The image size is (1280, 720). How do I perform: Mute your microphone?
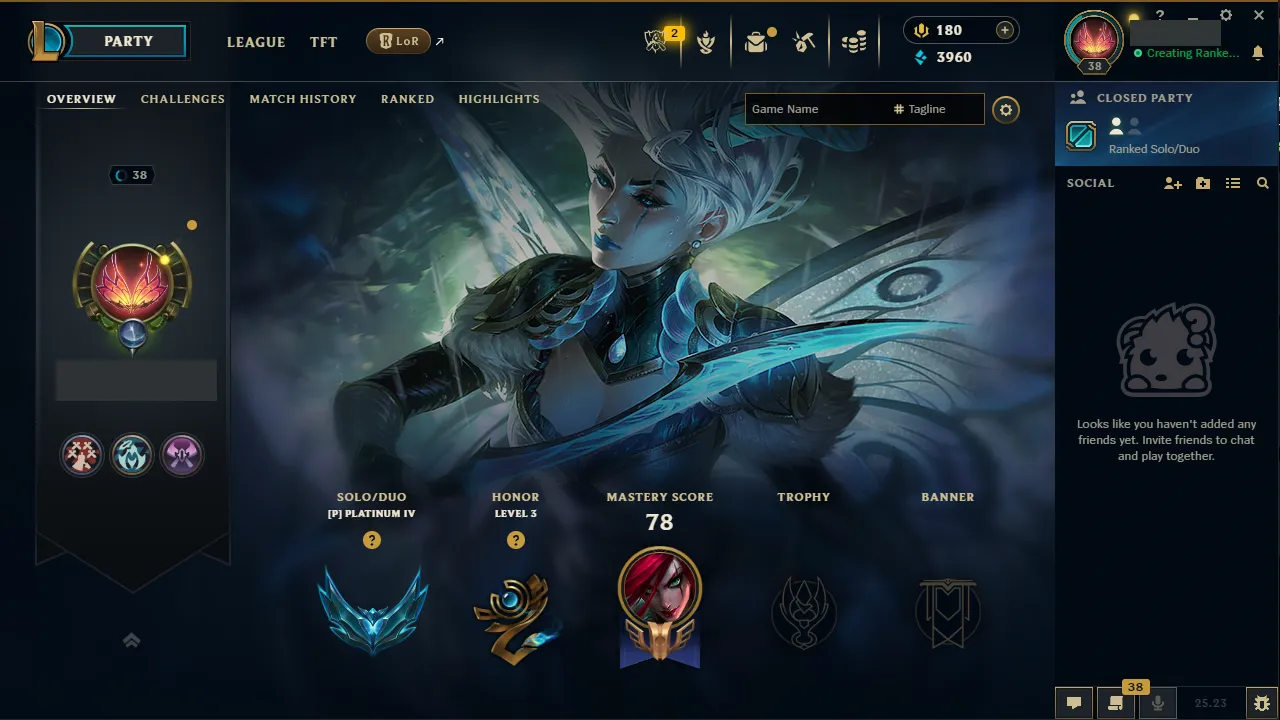pyautogui.click(x=1158, y=702)
